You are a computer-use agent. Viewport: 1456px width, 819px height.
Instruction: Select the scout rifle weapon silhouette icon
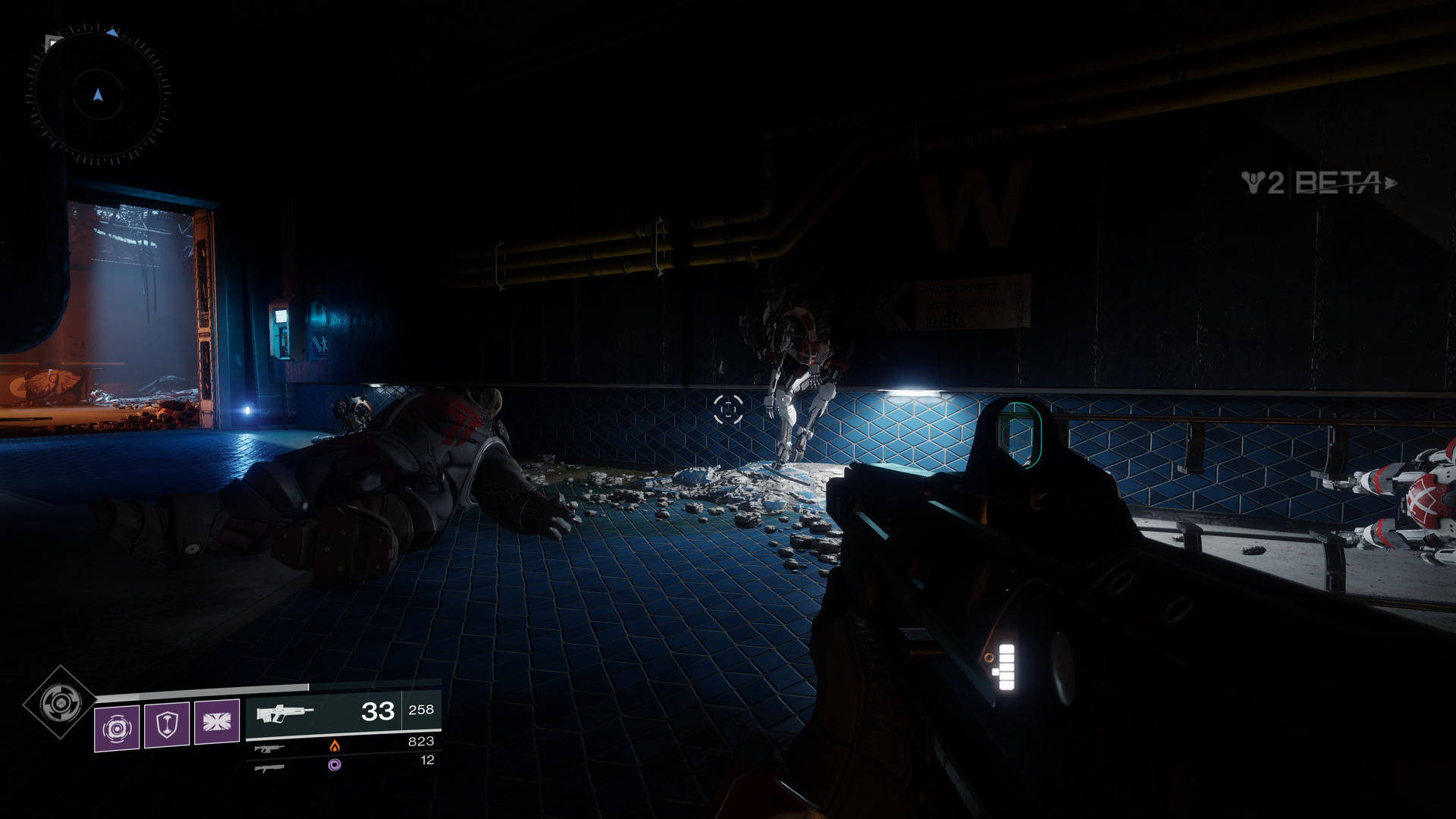tap(287, 712)
